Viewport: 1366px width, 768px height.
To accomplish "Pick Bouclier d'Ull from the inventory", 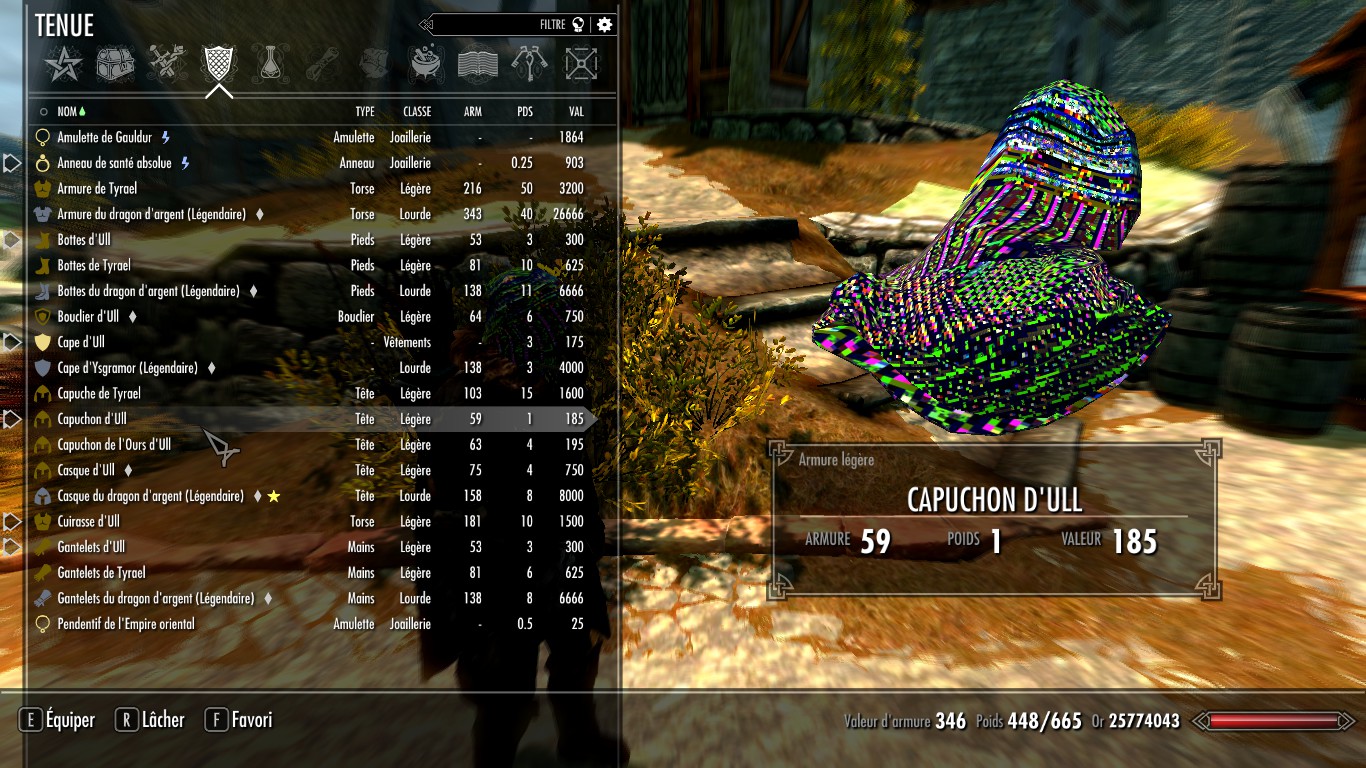I will [x=88, y=316].
